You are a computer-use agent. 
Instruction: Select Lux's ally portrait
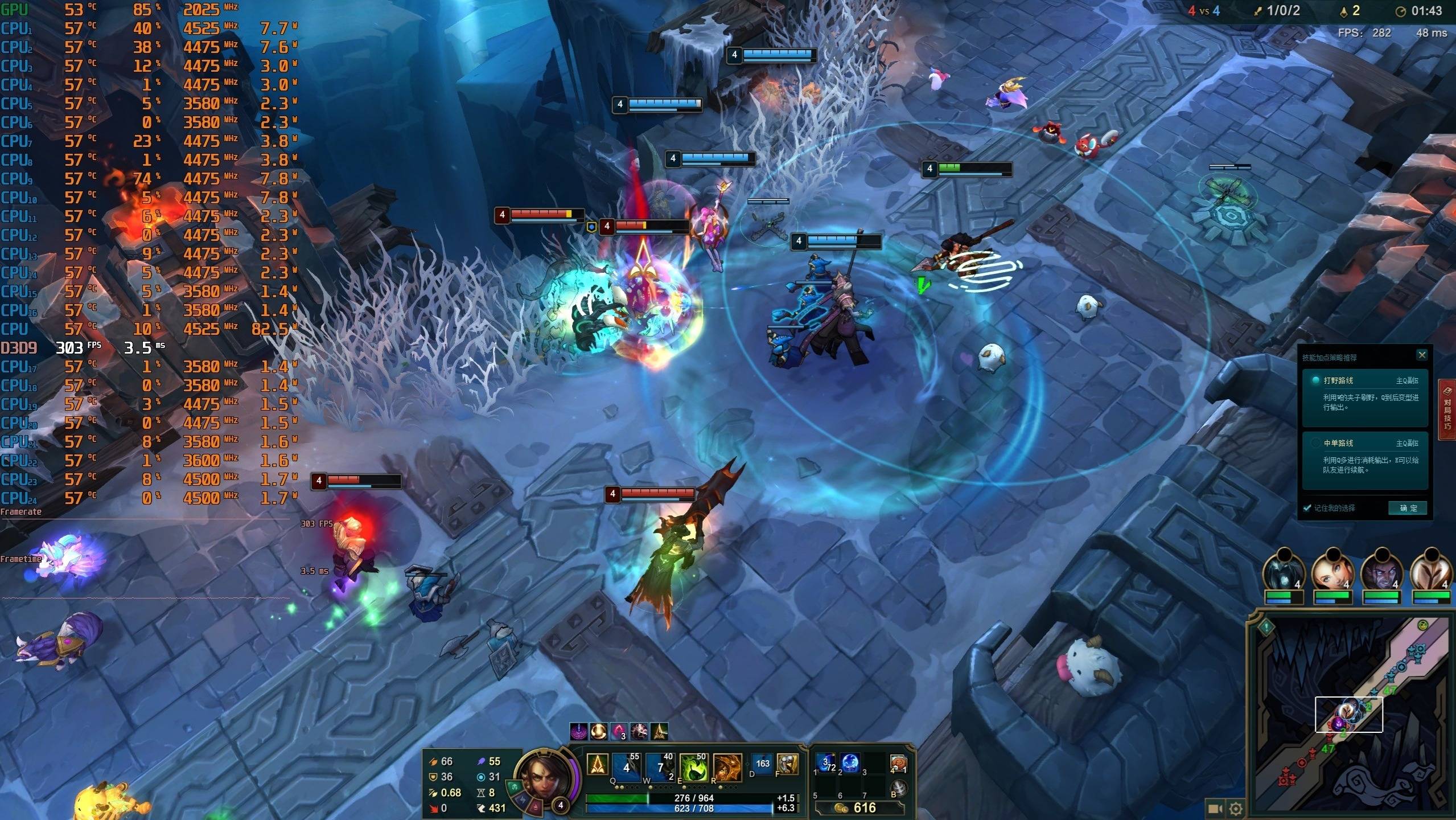pyautogui.click(x=1333, y=569)
